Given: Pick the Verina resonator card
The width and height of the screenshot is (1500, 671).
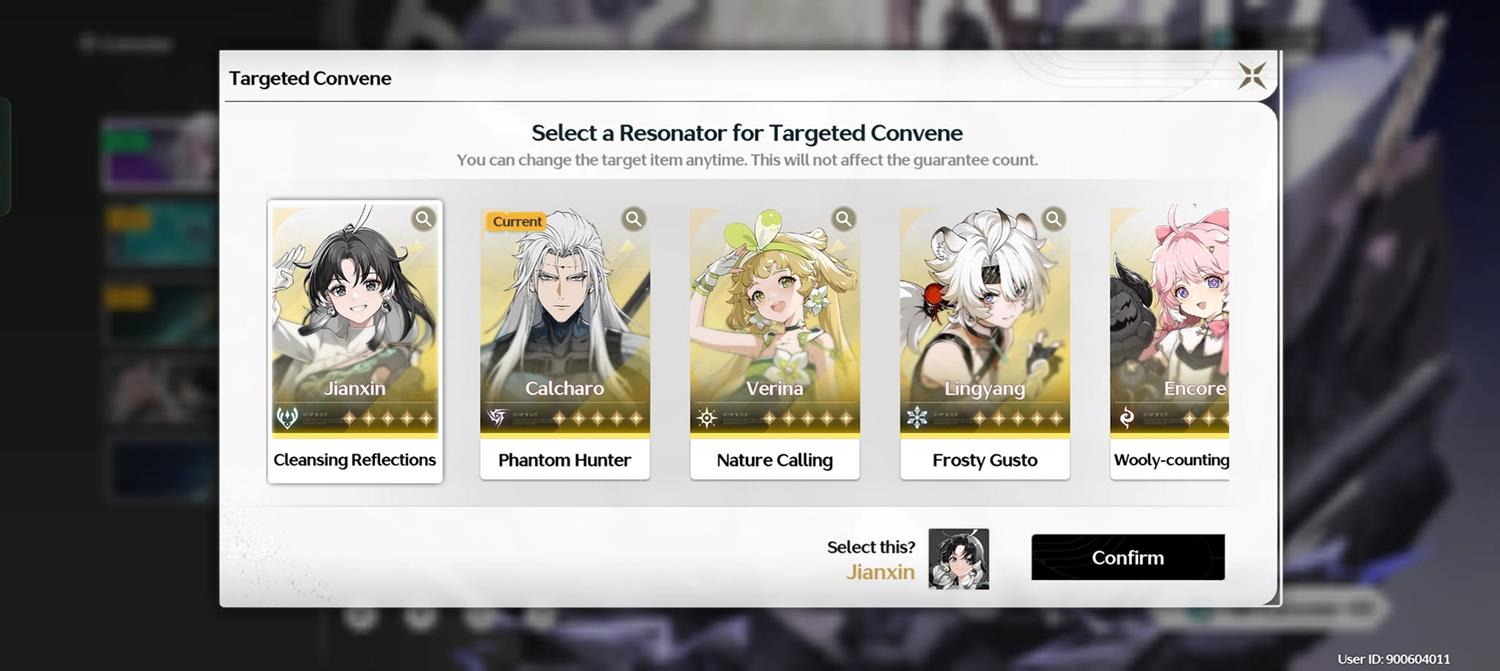Looking at the screenshot, I should click(x=774, y=330).
